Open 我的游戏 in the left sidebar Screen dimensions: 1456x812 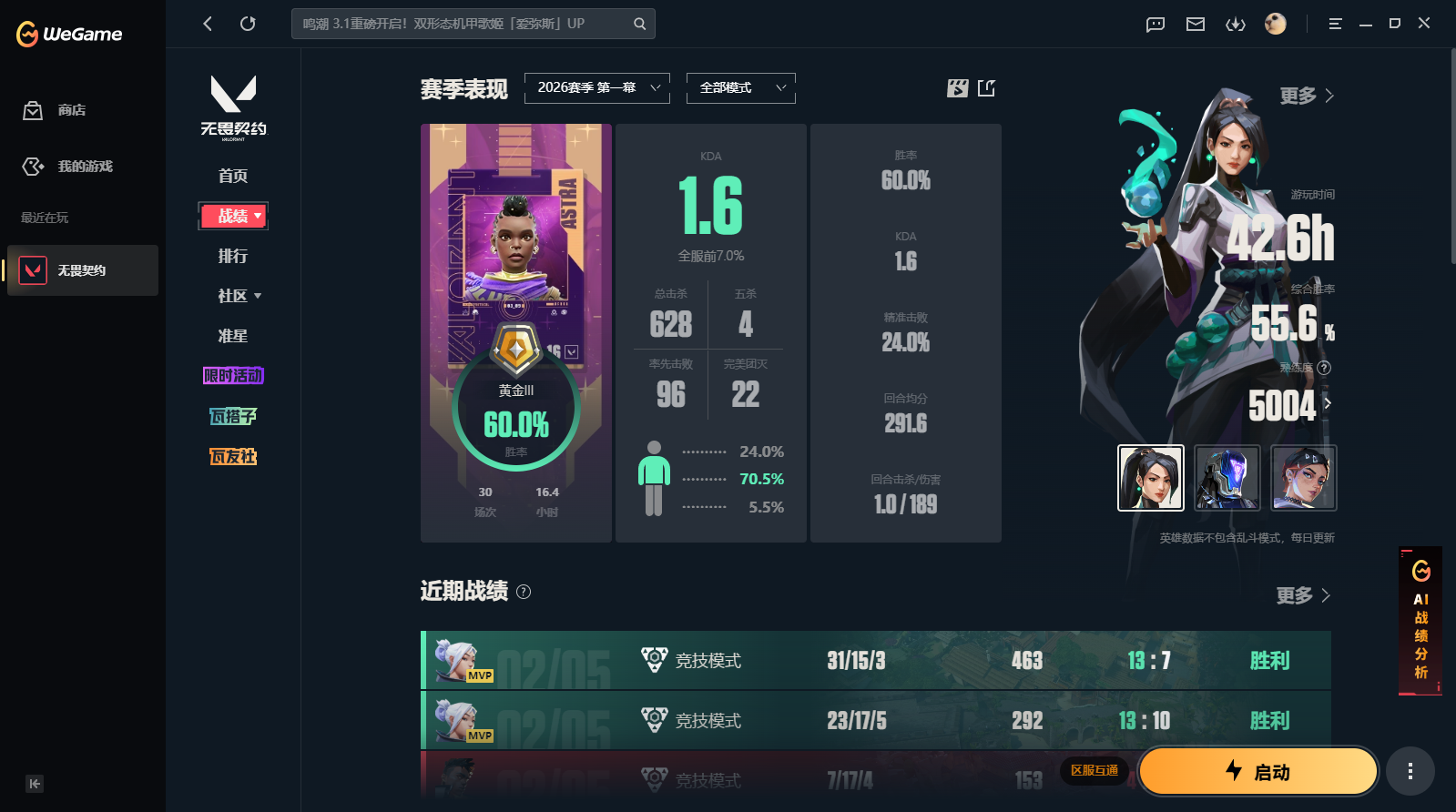click(33, 167)
